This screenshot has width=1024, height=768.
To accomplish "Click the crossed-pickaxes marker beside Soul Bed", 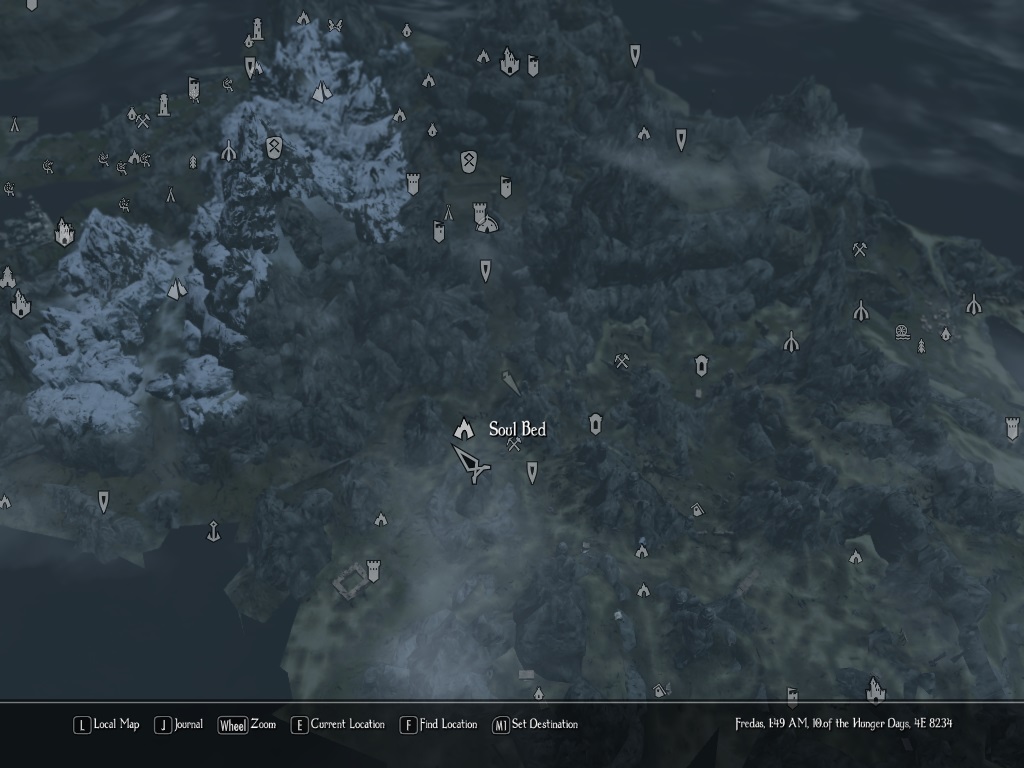I will (514, 444).
